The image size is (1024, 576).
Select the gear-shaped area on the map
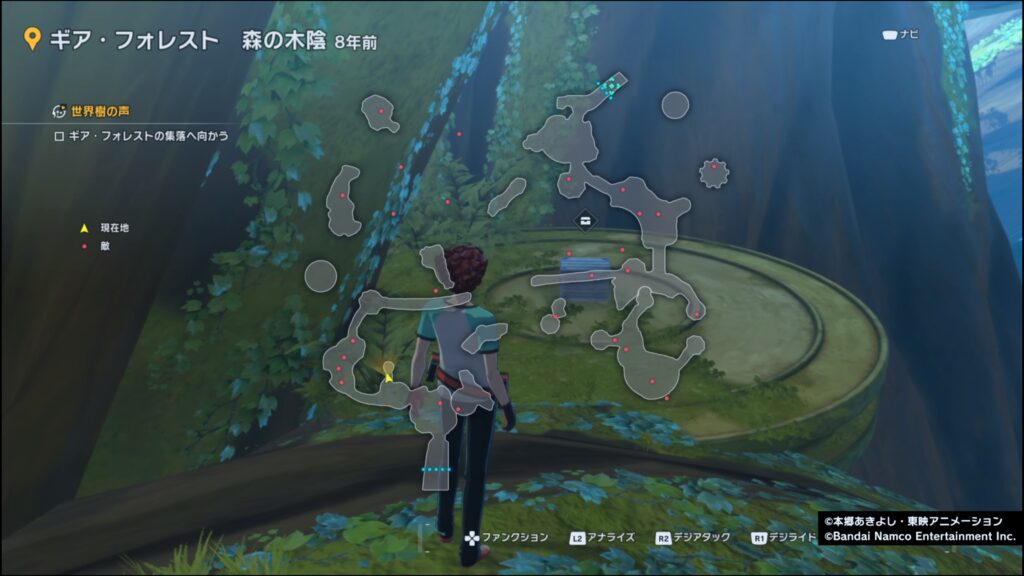[x=713, y=173]
